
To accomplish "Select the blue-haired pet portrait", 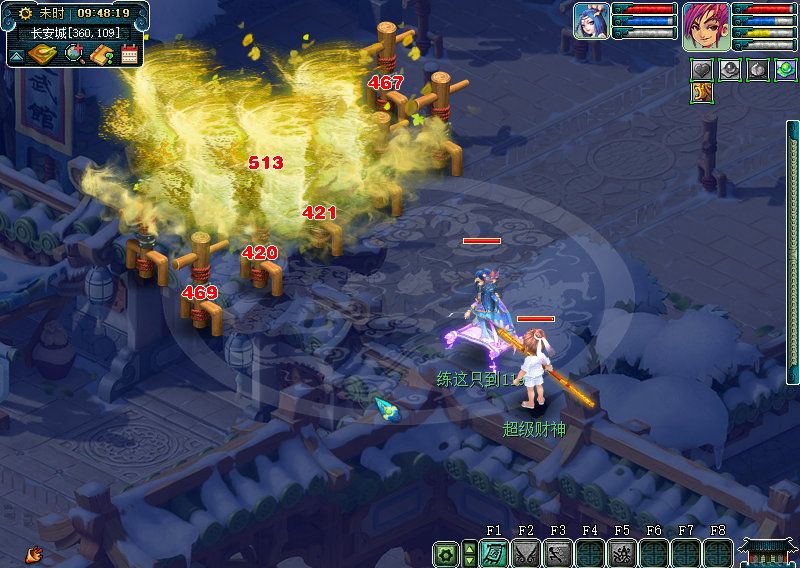I will (591, 22).
